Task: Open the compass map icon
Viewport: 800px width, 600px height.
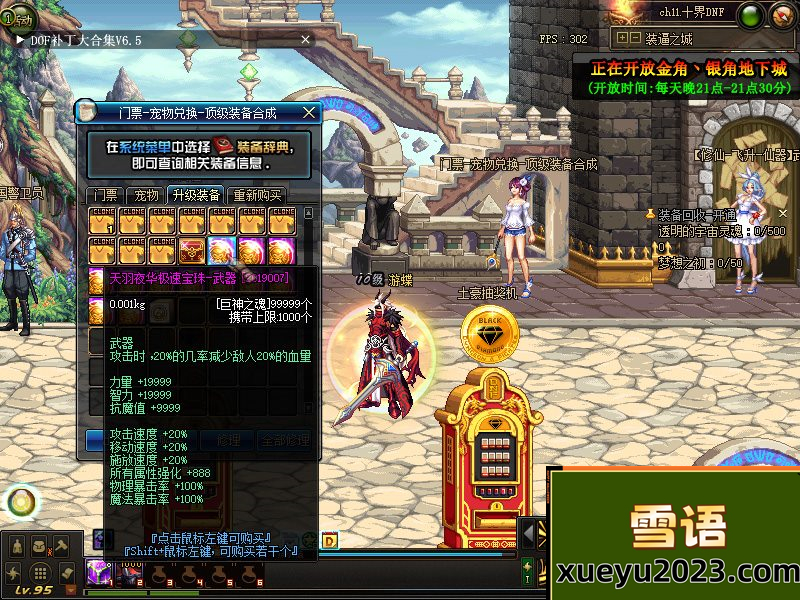Action: (781, 14)
